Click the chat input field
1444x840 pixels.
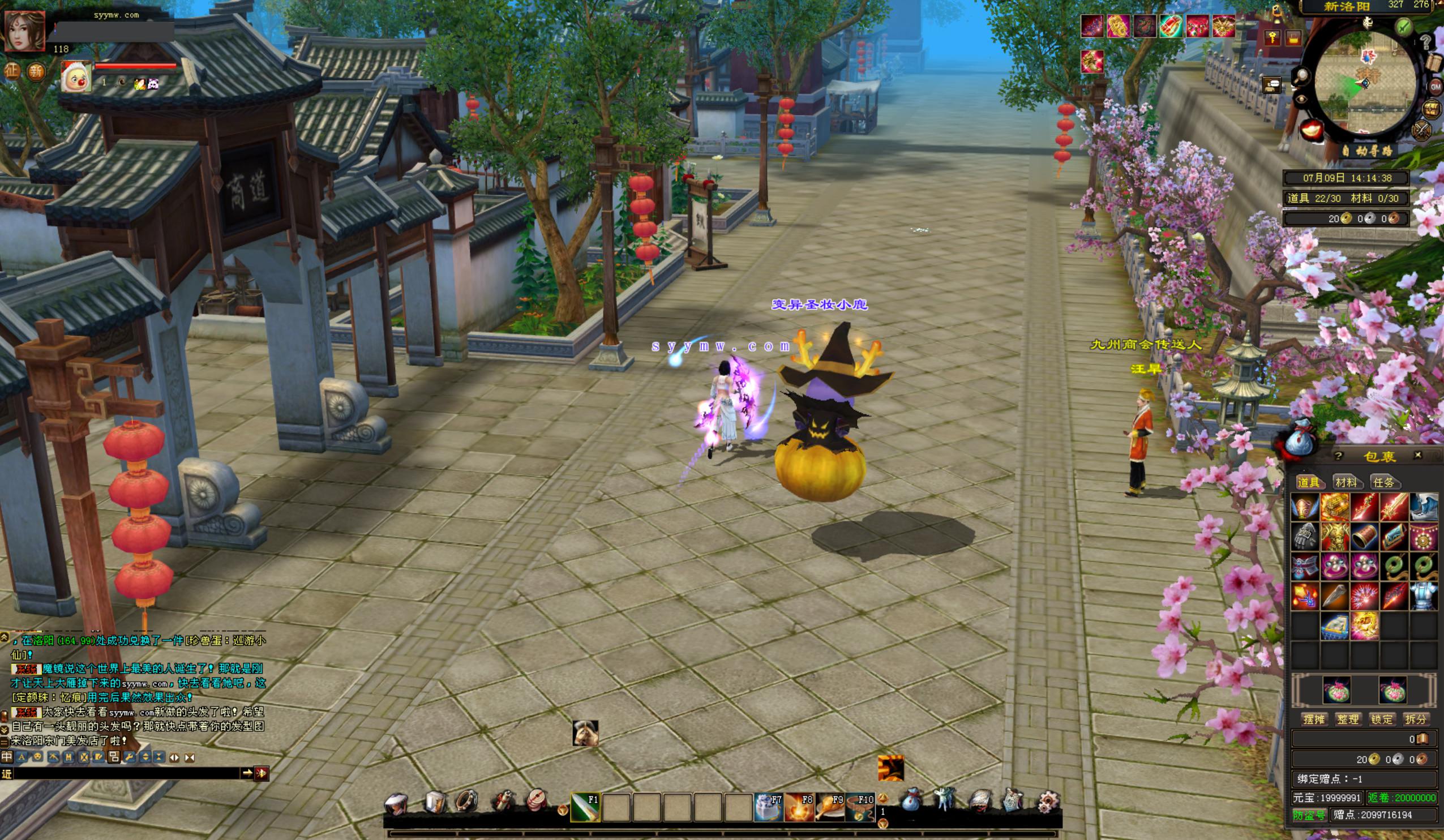126,774
